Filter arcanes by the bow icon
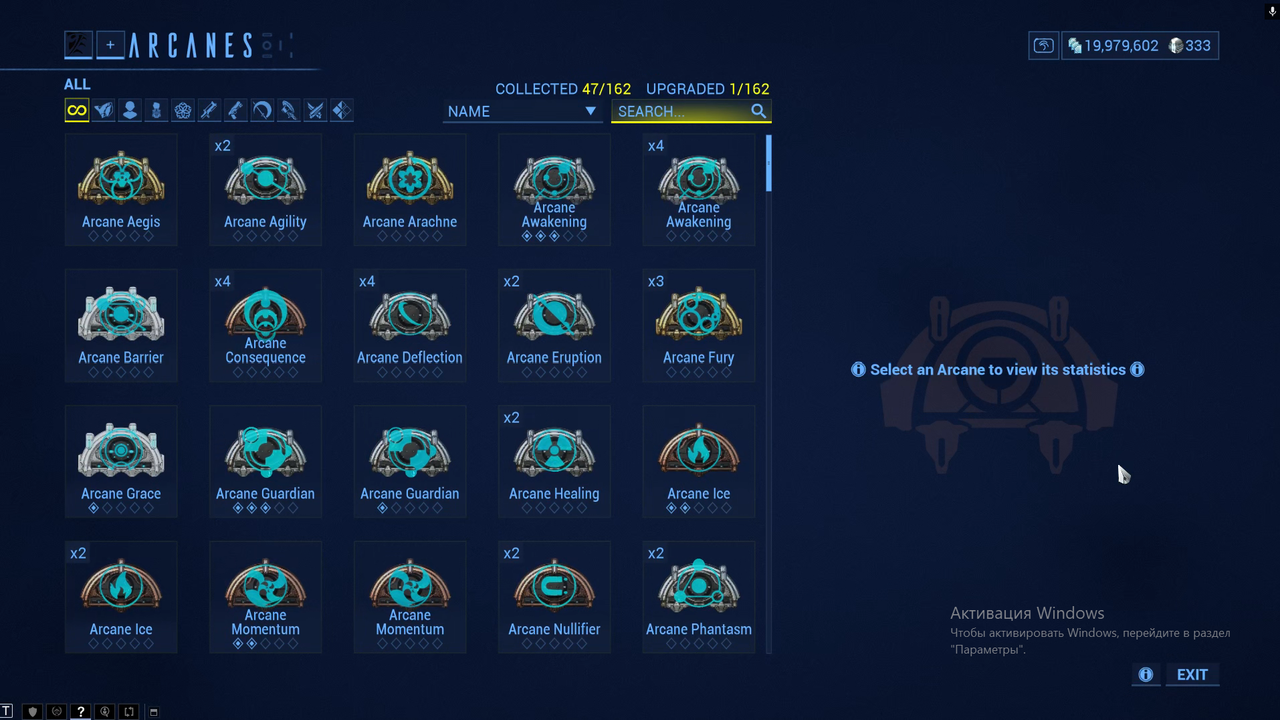Screen dimensions: 1280x720 click(x=262, y=110)
